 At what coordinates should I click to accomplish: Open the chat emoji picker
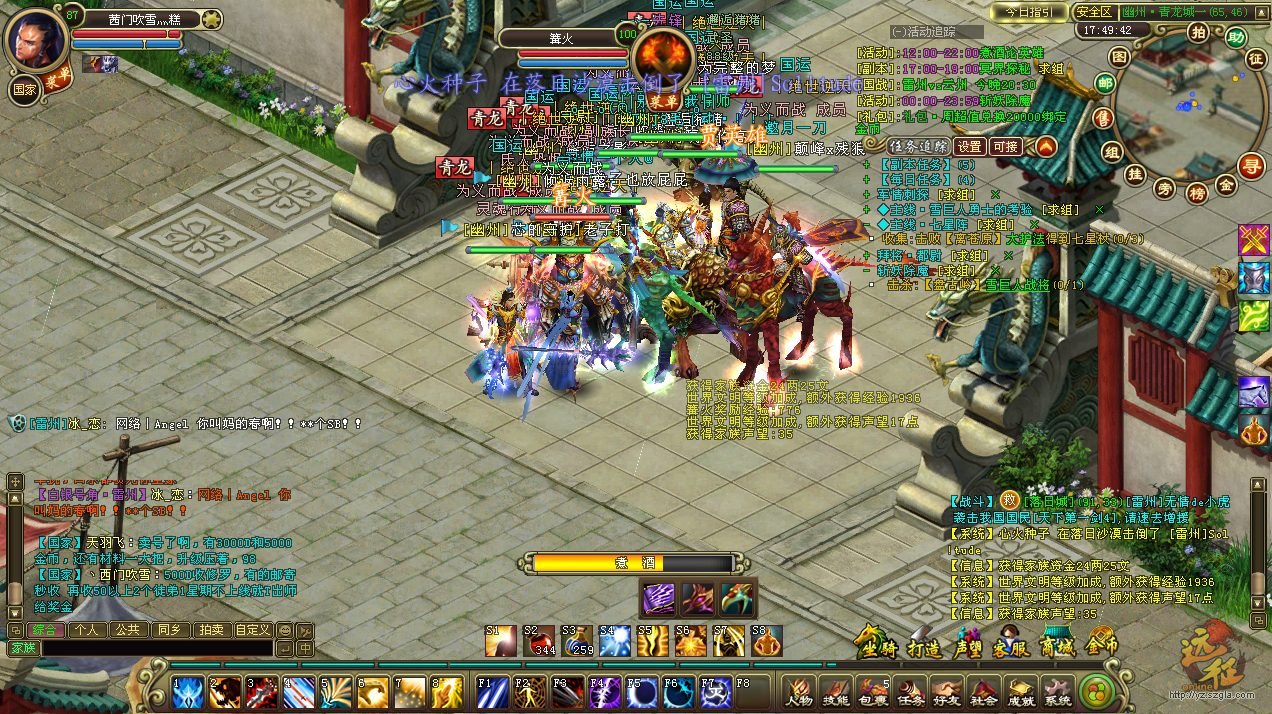point(284,630)
